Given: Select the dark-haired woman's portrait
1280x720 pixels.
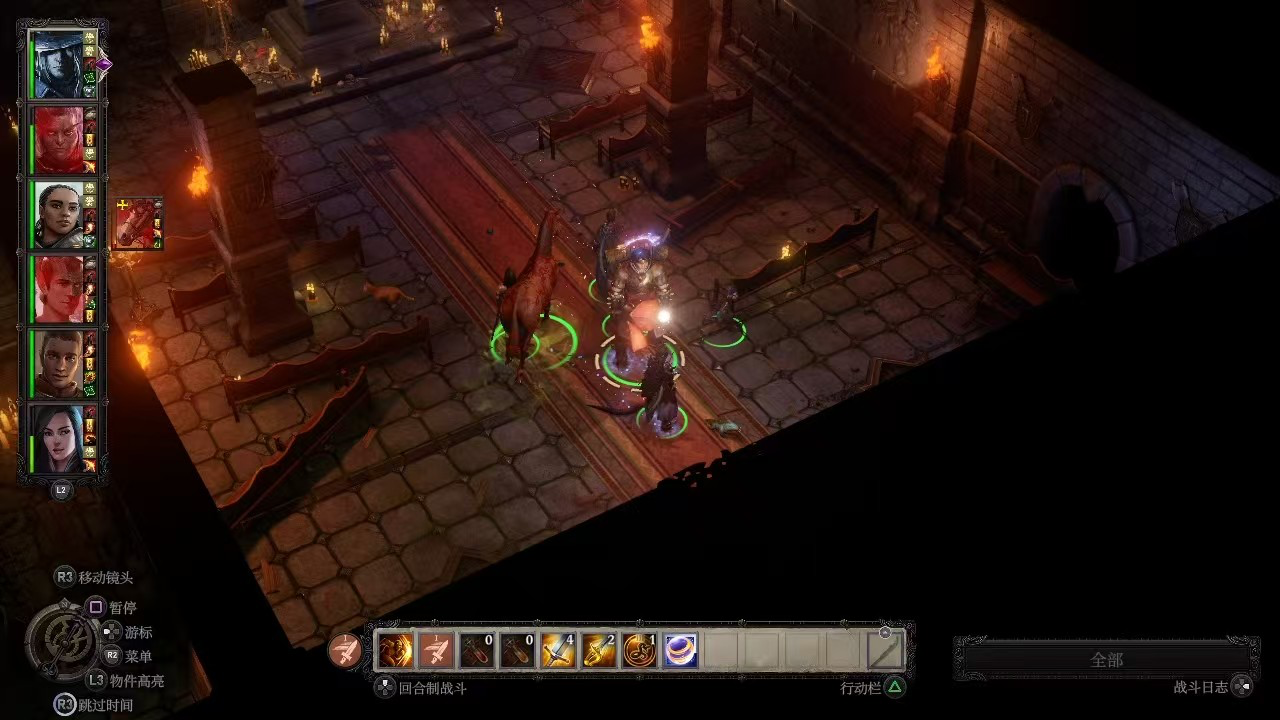Looking at the screenshot, I should tap(58, 439).
